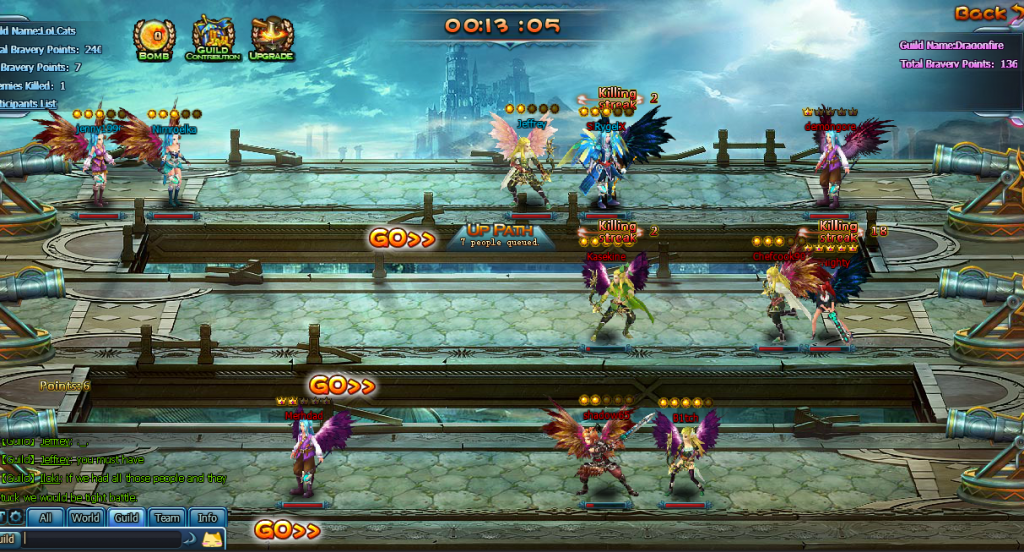Click the Upgrade anvil icon

tap(271, 40)
